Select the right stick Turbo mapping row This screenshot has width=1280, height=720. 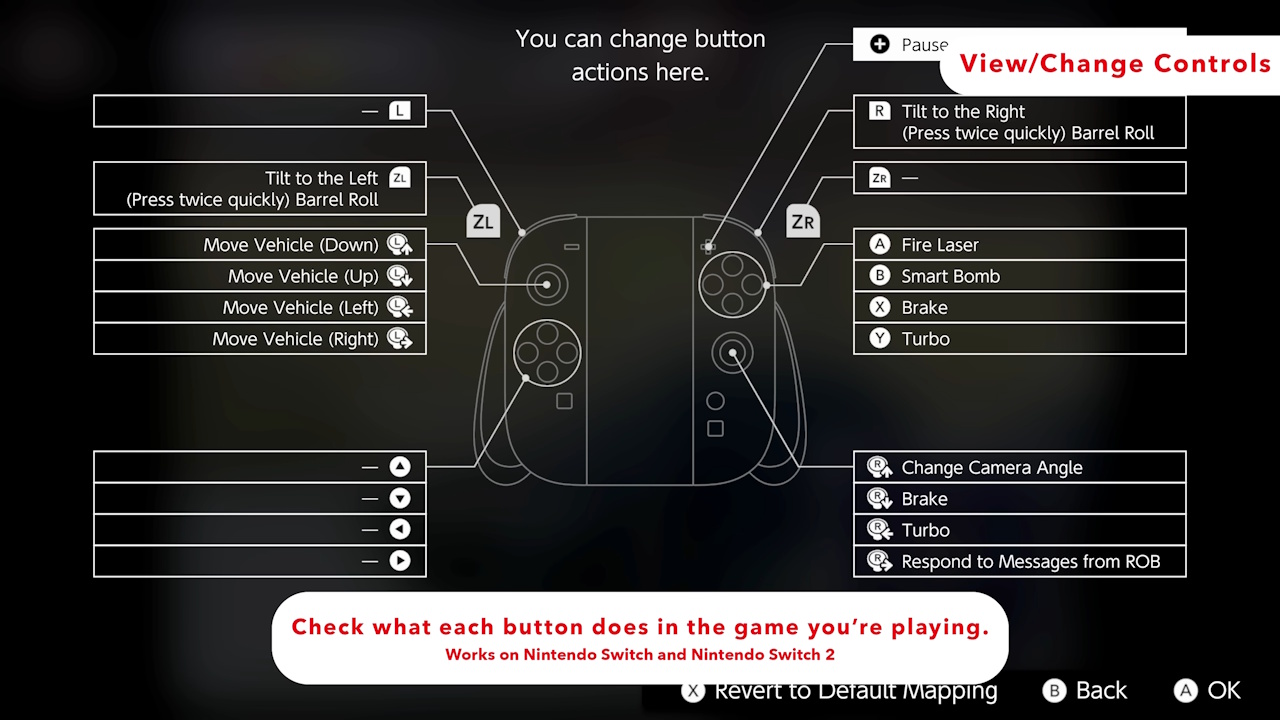(x=1019, y=530)
